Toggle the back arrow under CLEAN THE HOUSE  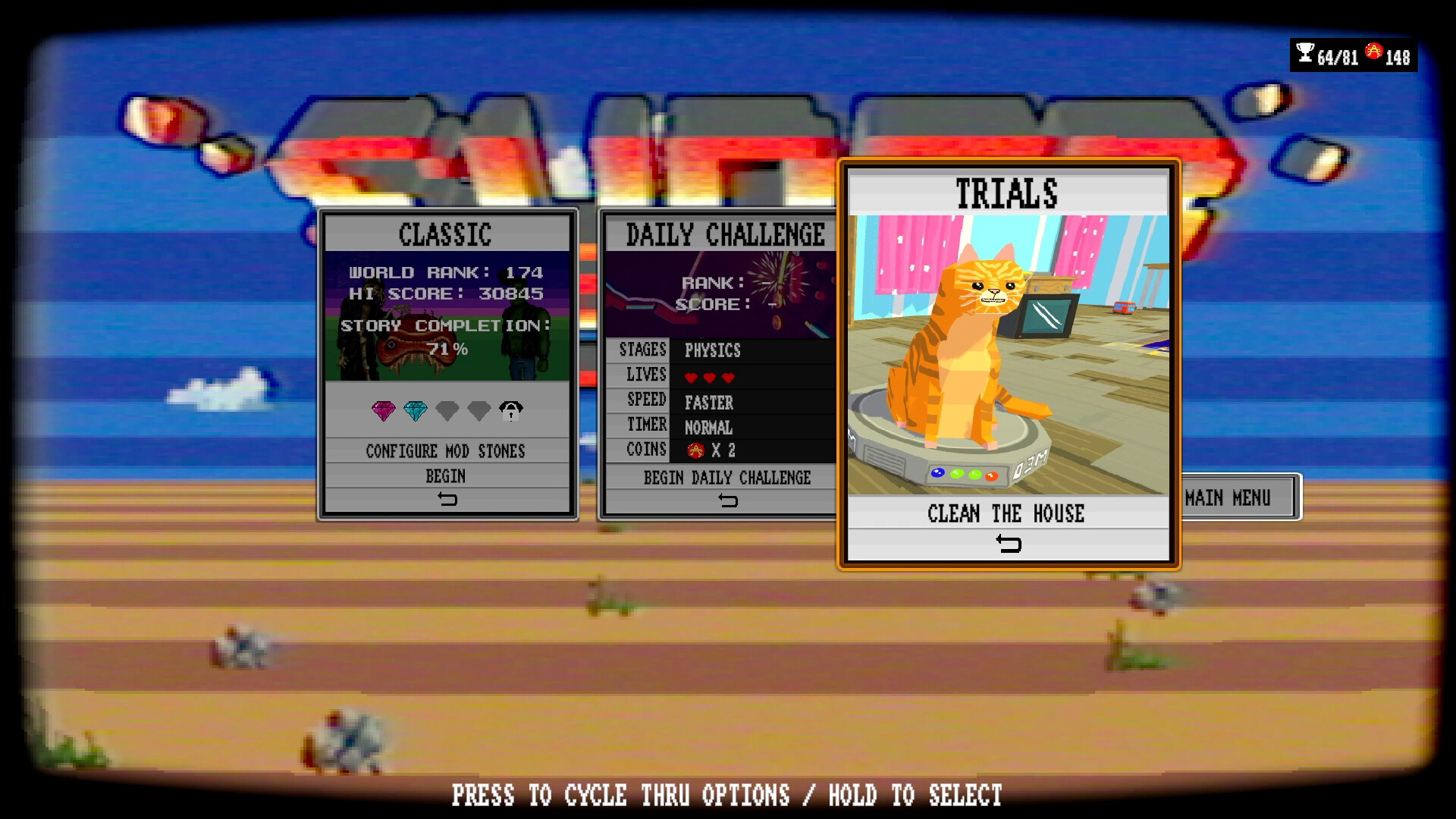point(1009,543)
